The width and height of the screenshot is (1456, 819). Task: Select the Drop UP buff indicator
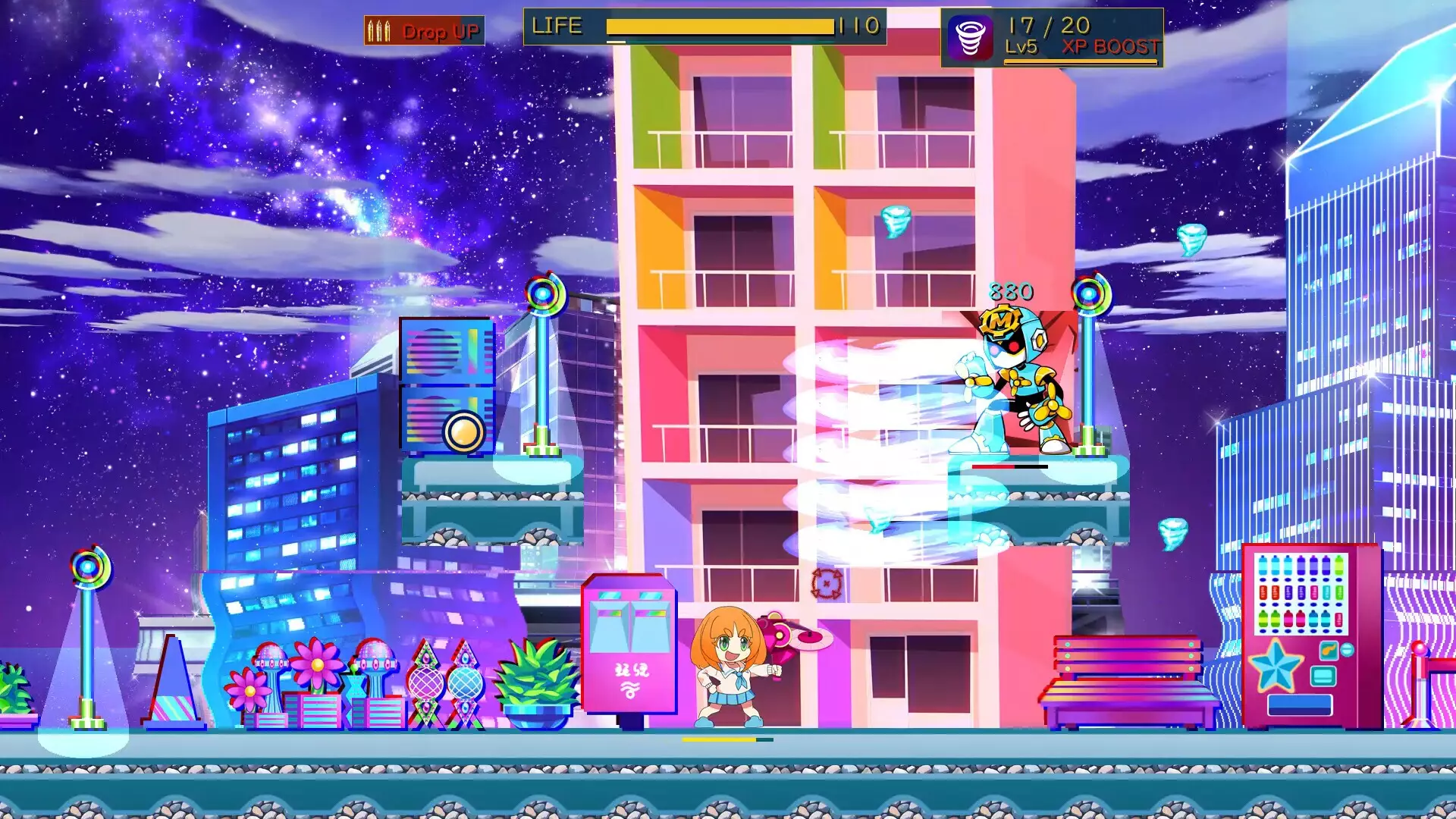424,31
